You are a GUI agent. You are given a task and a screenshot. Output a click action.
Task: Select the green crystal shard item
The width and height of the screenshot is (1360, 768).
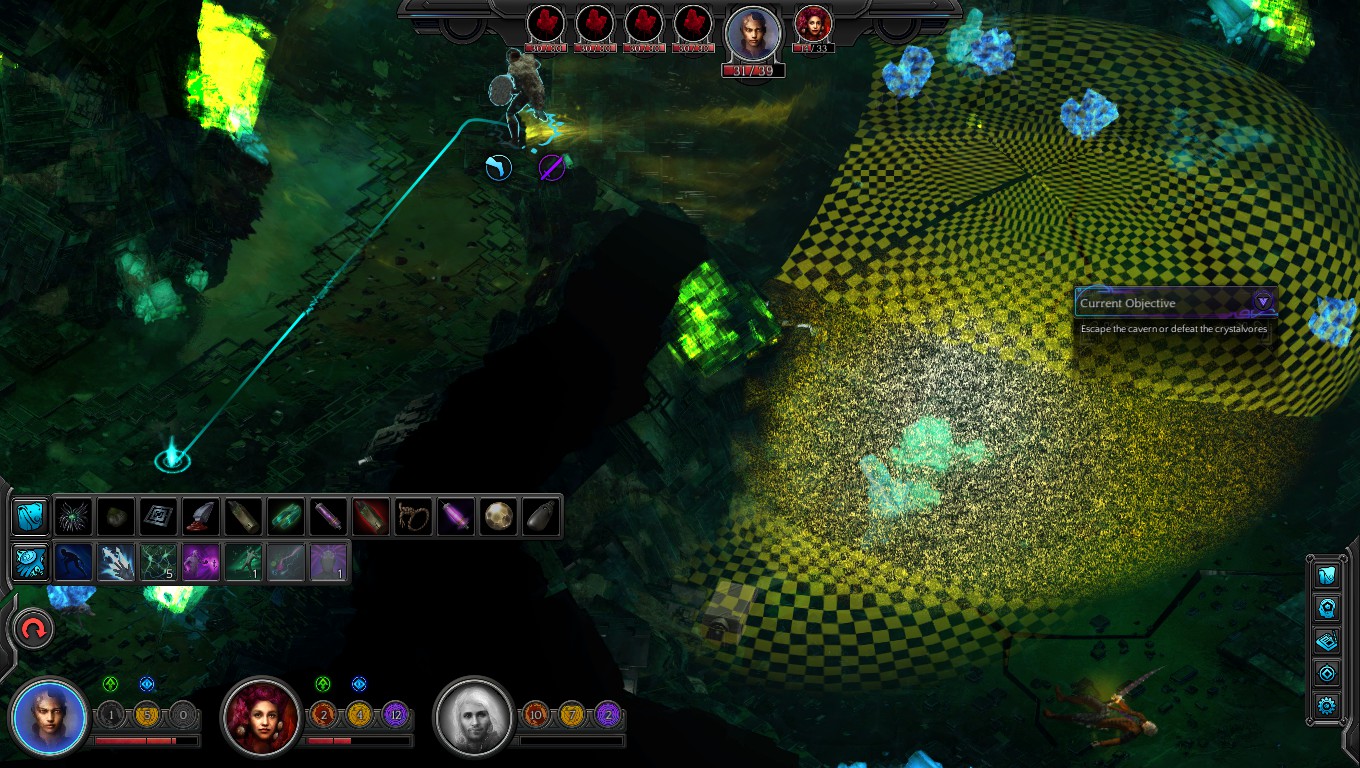286,516
